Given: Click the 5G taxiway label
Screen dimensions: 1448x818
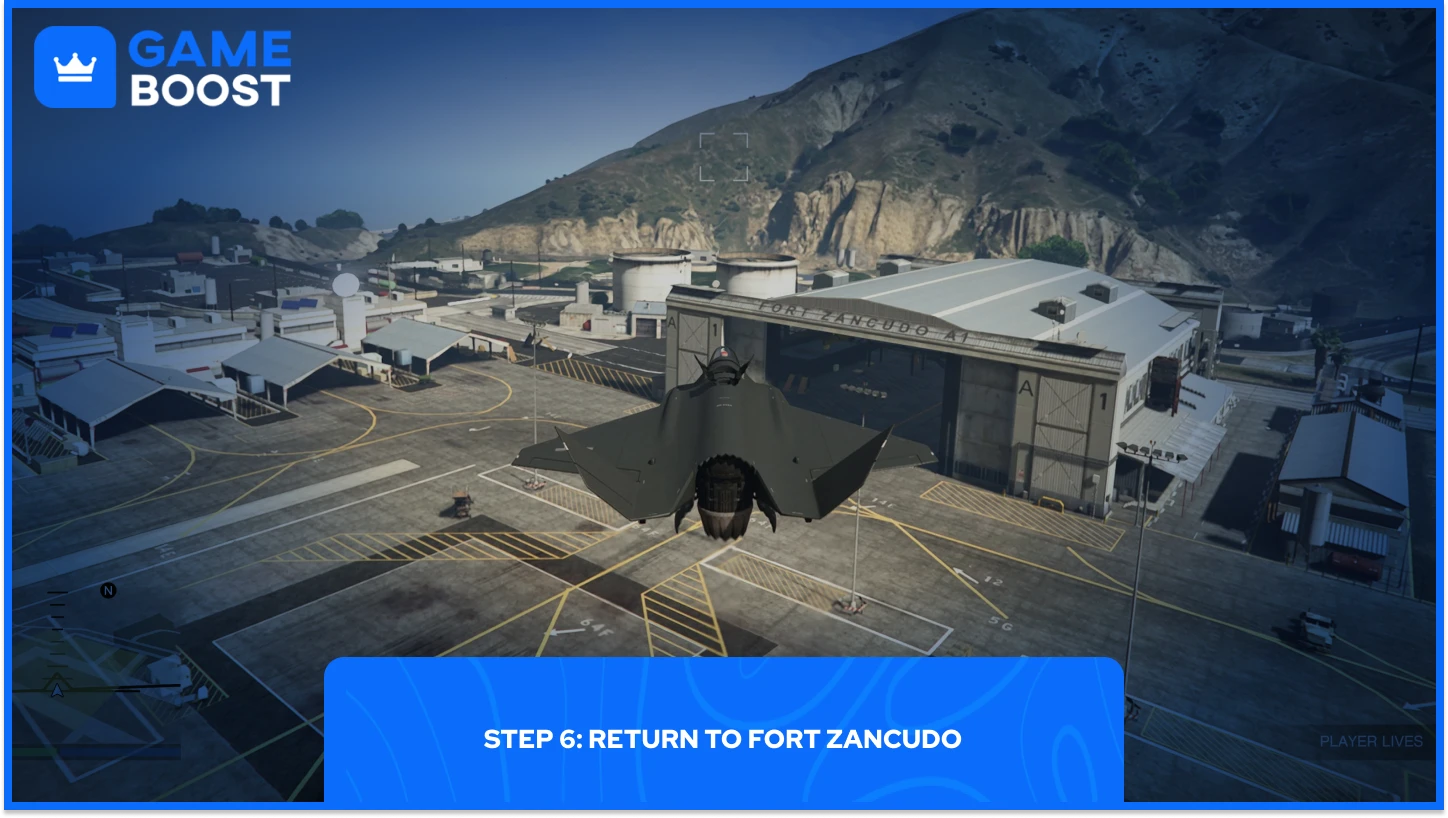Looking at the screenshot, I should click(x=999, y=622).
